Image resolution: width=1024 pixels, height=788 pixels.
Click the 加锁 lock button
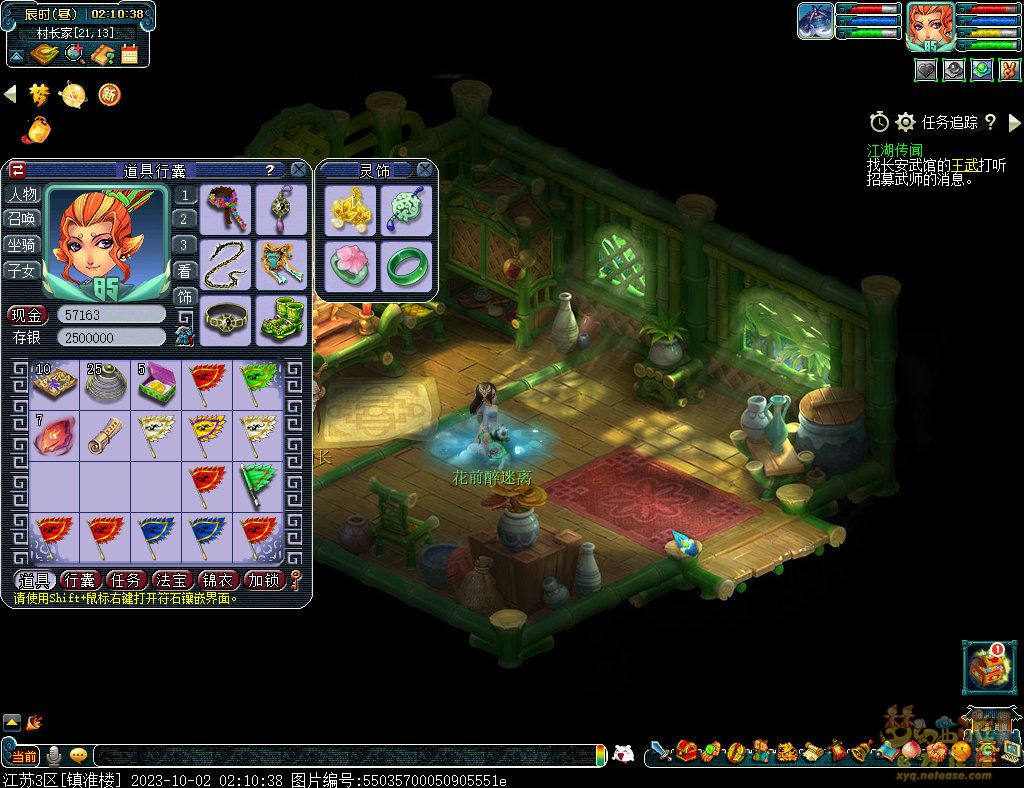[x=264, y=580]
